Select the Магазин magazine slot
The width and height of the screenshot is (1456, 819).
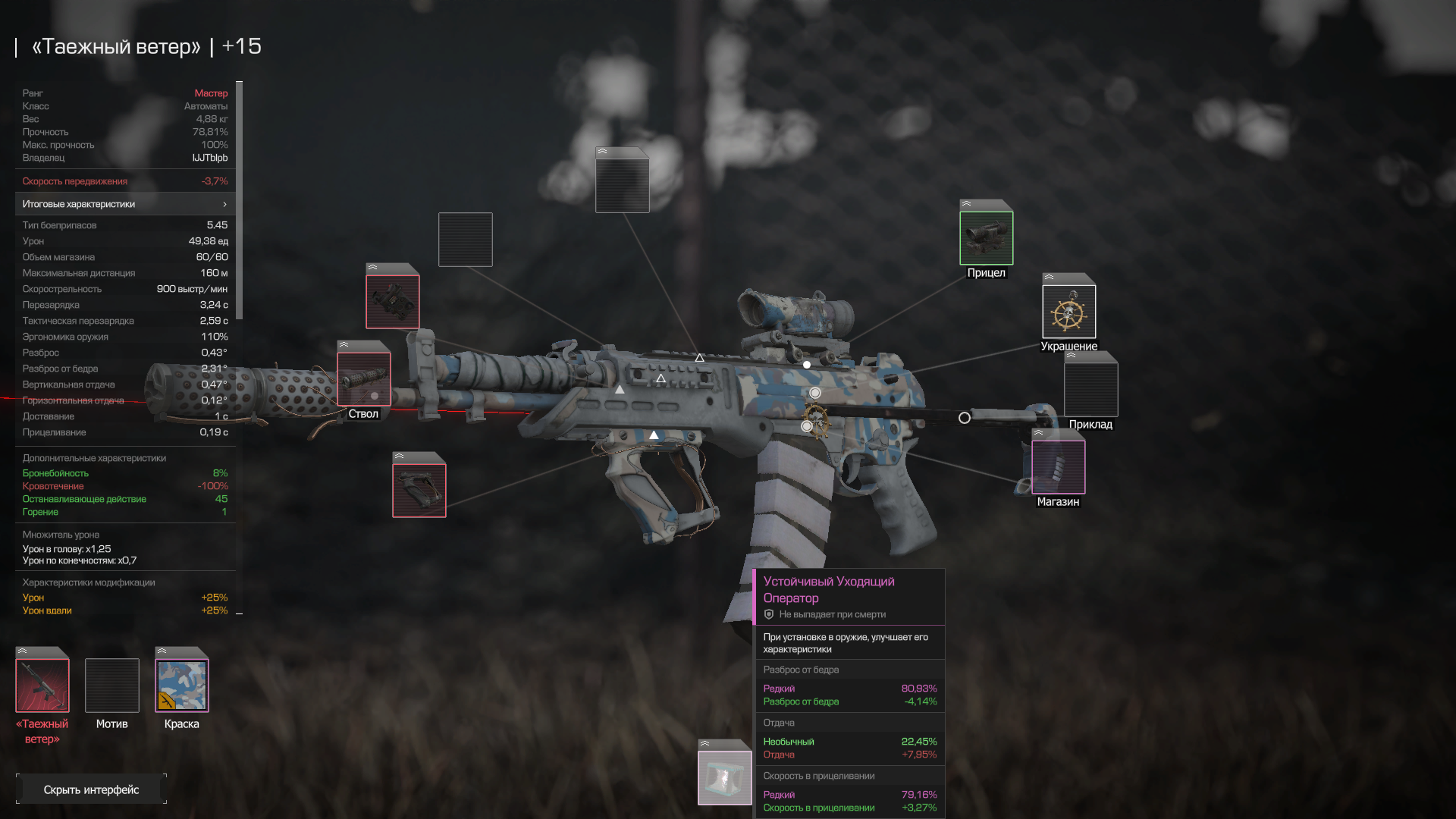tap(1058, 467)
